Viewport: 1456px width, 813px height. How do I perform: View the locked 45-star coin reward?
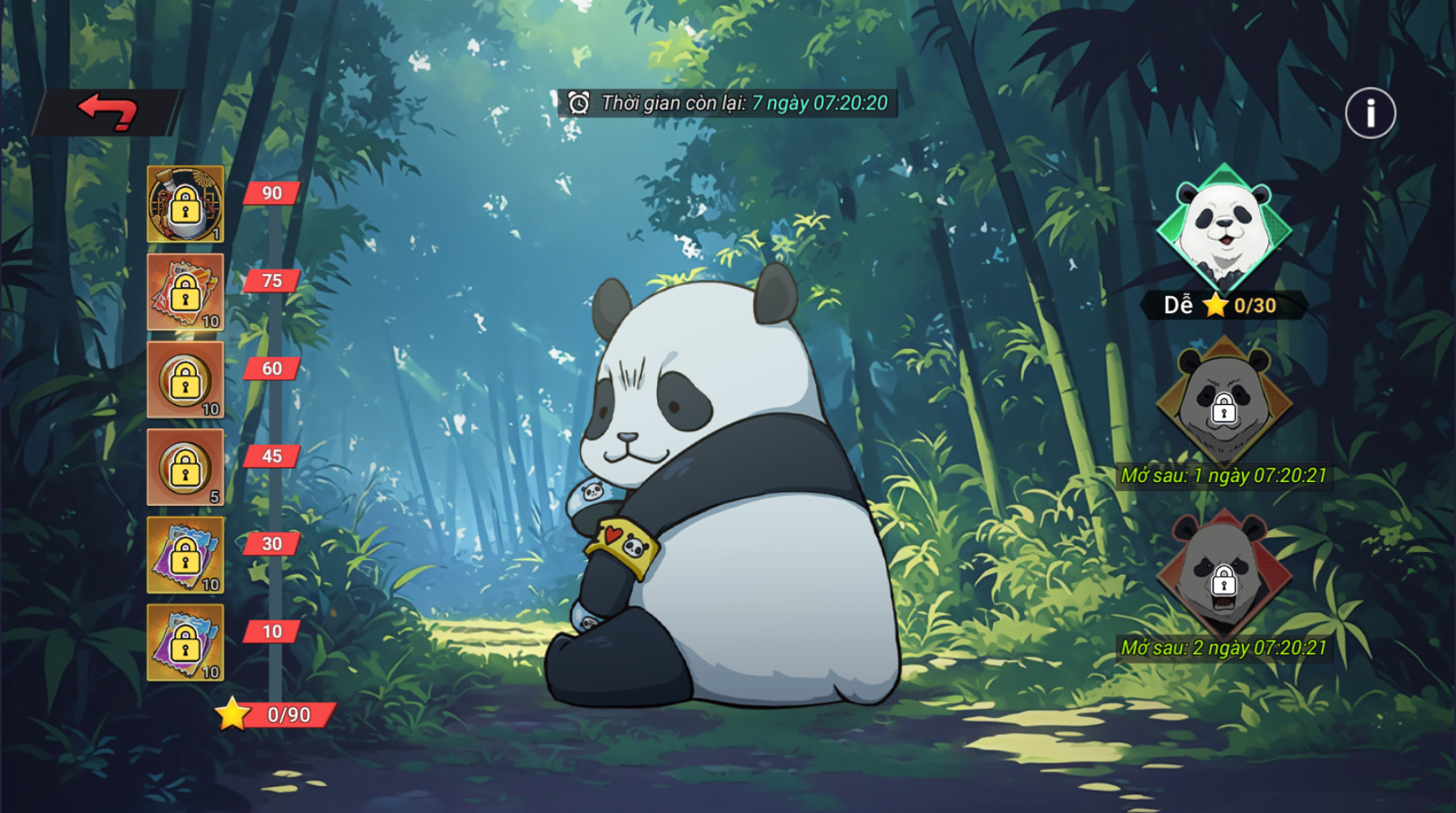[185, 467]
